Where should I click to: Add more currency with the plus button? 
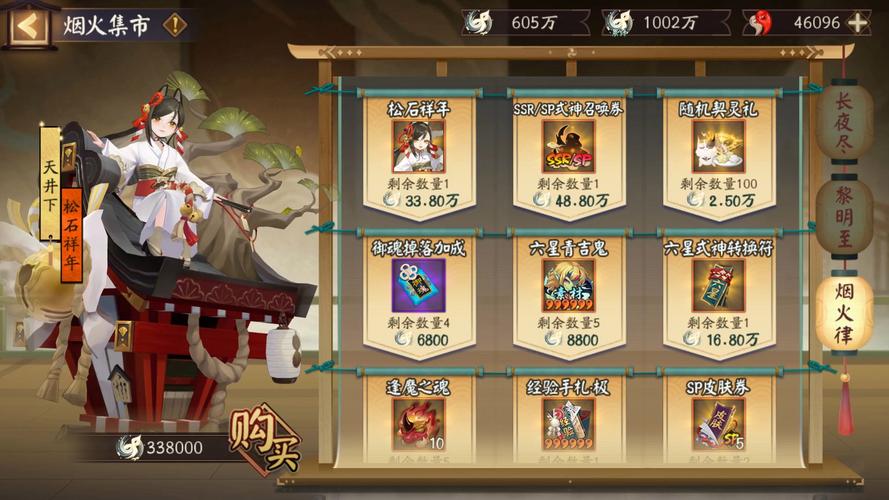coord(857,23)
